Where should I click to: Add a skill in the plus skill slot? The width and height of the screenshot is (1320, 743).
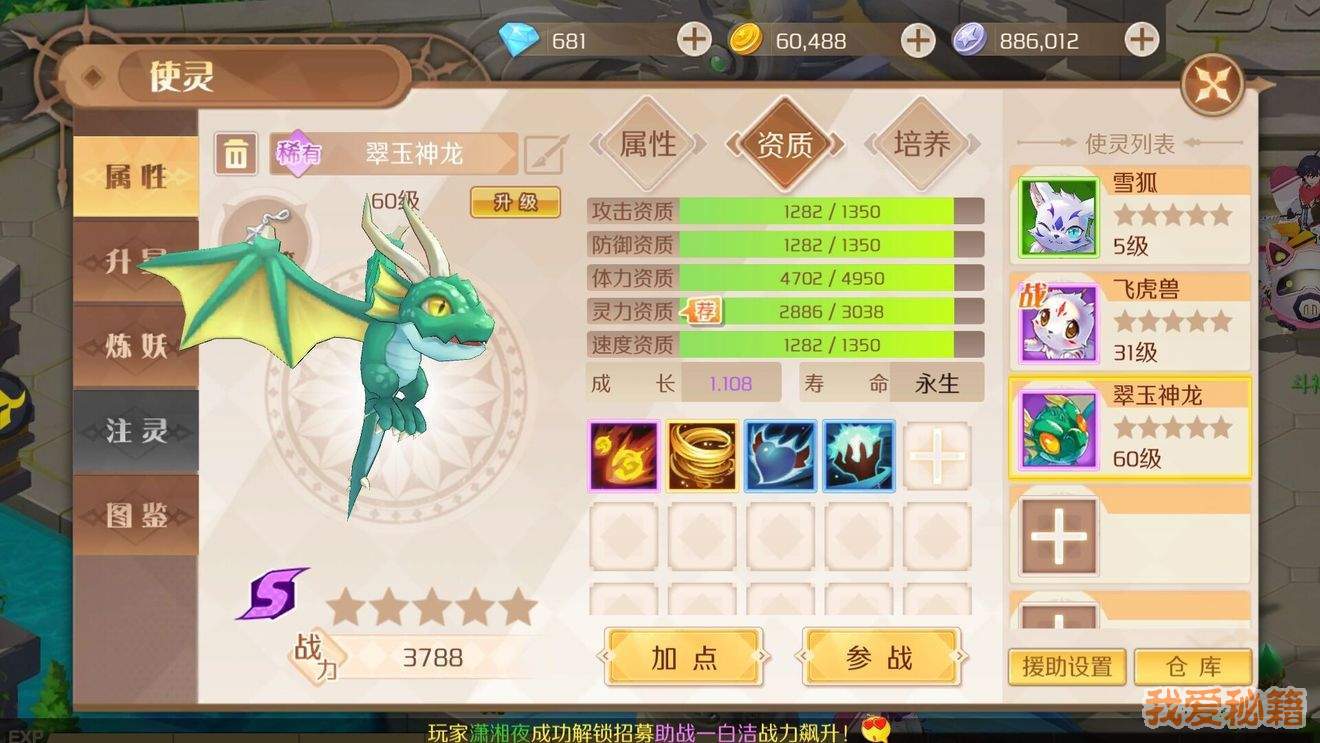[937, 456]
